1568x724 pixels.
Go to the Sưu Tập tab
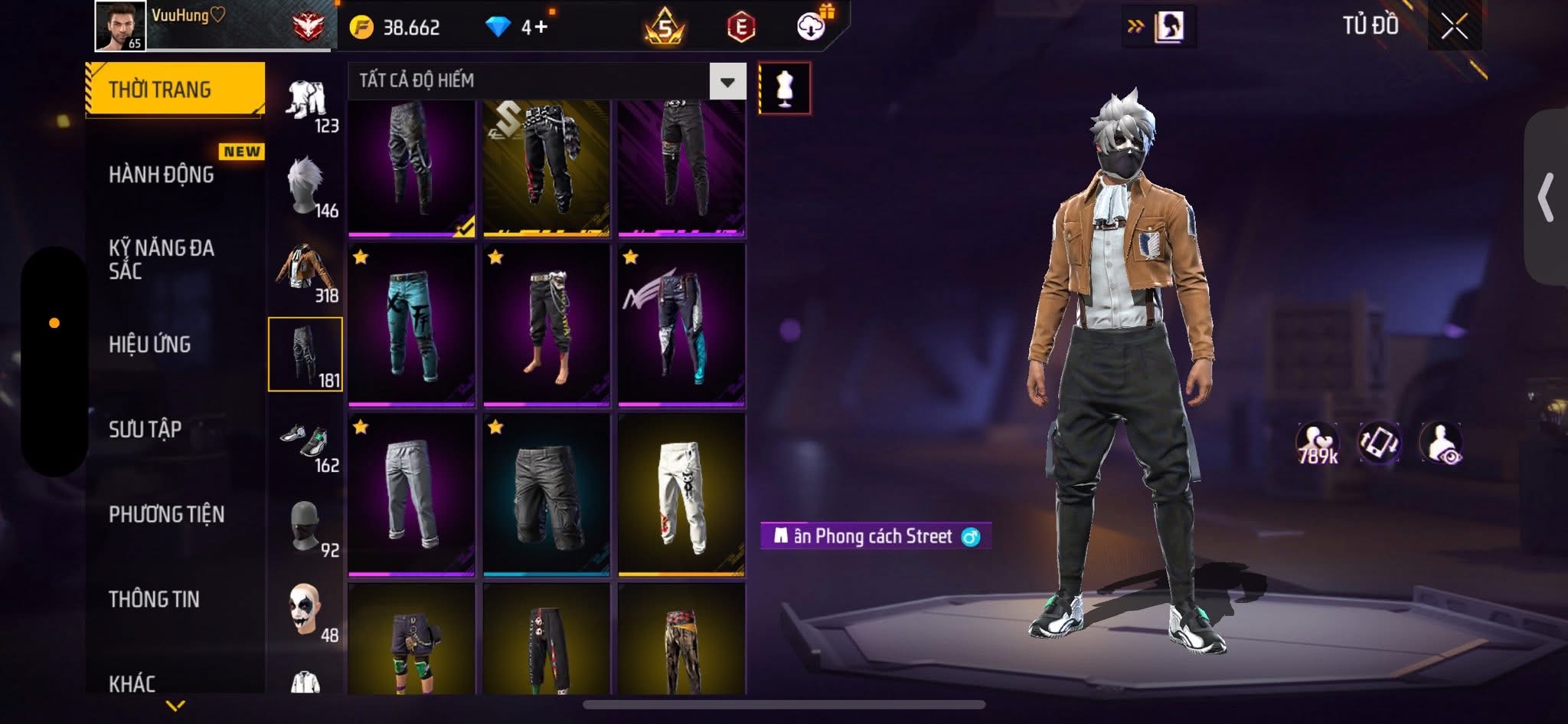click(x=145, y=430)
